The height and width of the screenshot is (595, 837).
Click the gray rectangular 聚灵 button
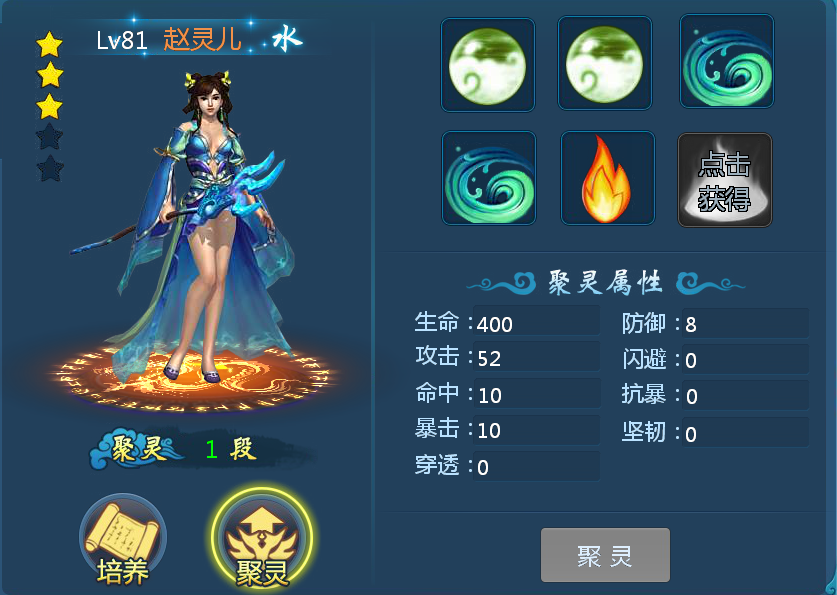pos(605,555)
